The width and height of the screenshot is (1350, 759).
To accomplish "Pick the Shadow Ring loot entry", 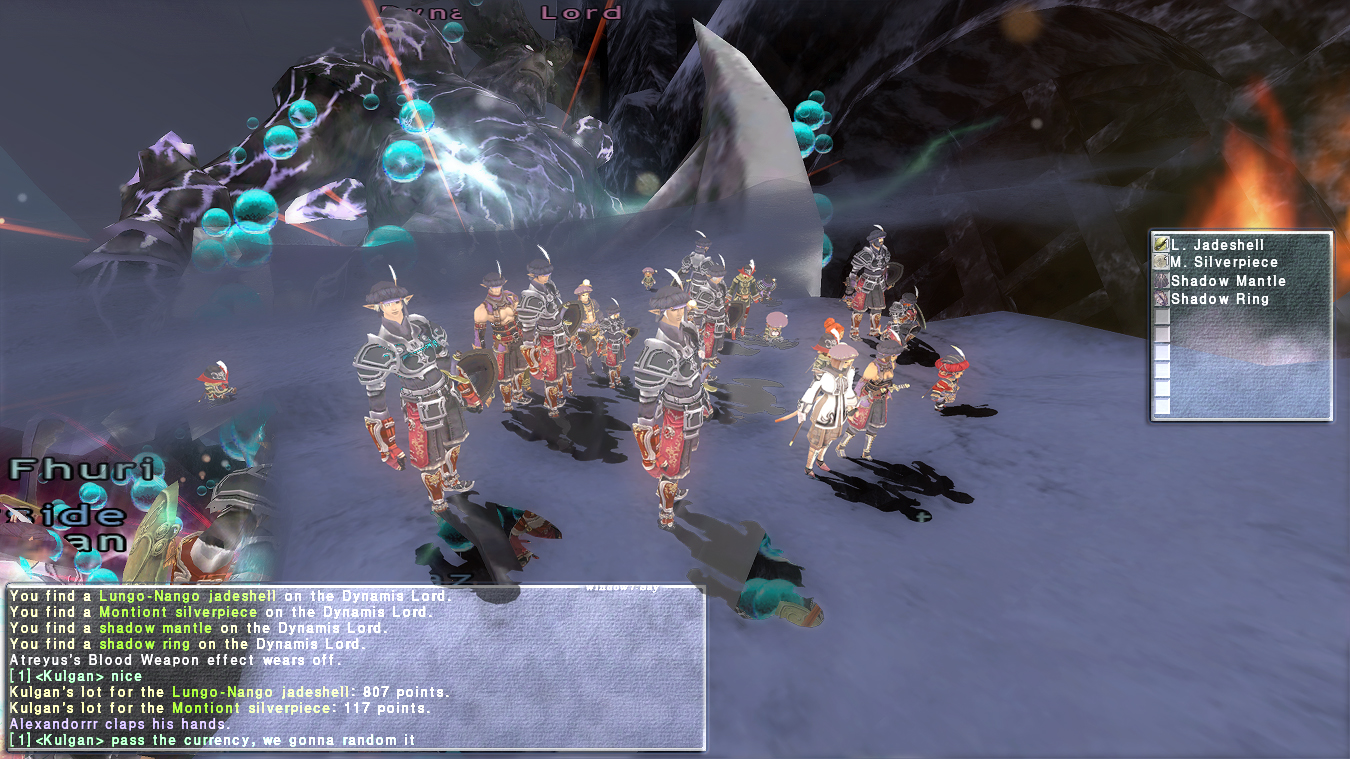I will (x=1219, y=299).
